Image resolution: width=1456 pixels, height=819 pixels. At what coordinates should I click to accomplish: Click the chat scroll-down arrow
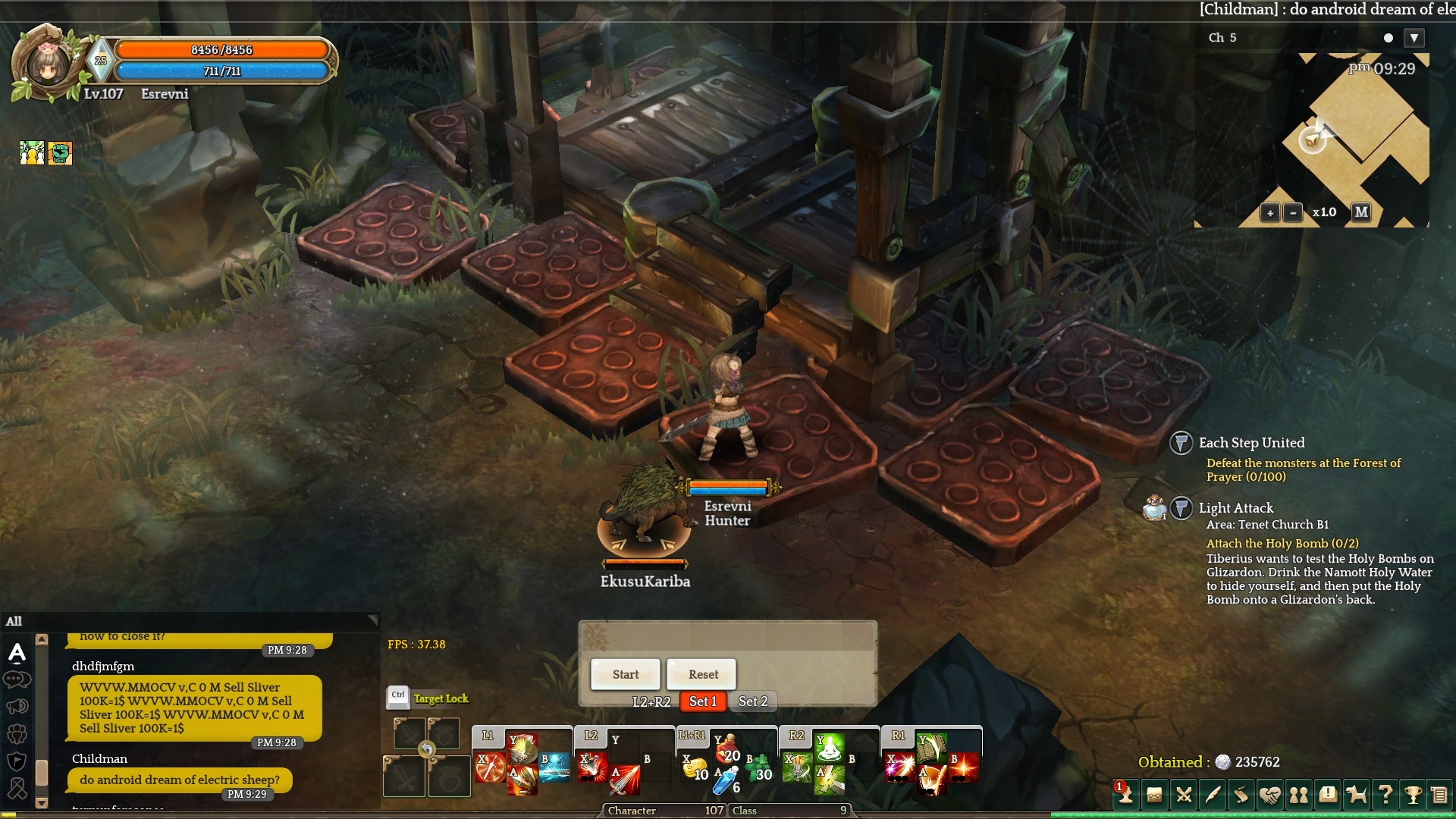pyautogui.click(x=42, y=802)
